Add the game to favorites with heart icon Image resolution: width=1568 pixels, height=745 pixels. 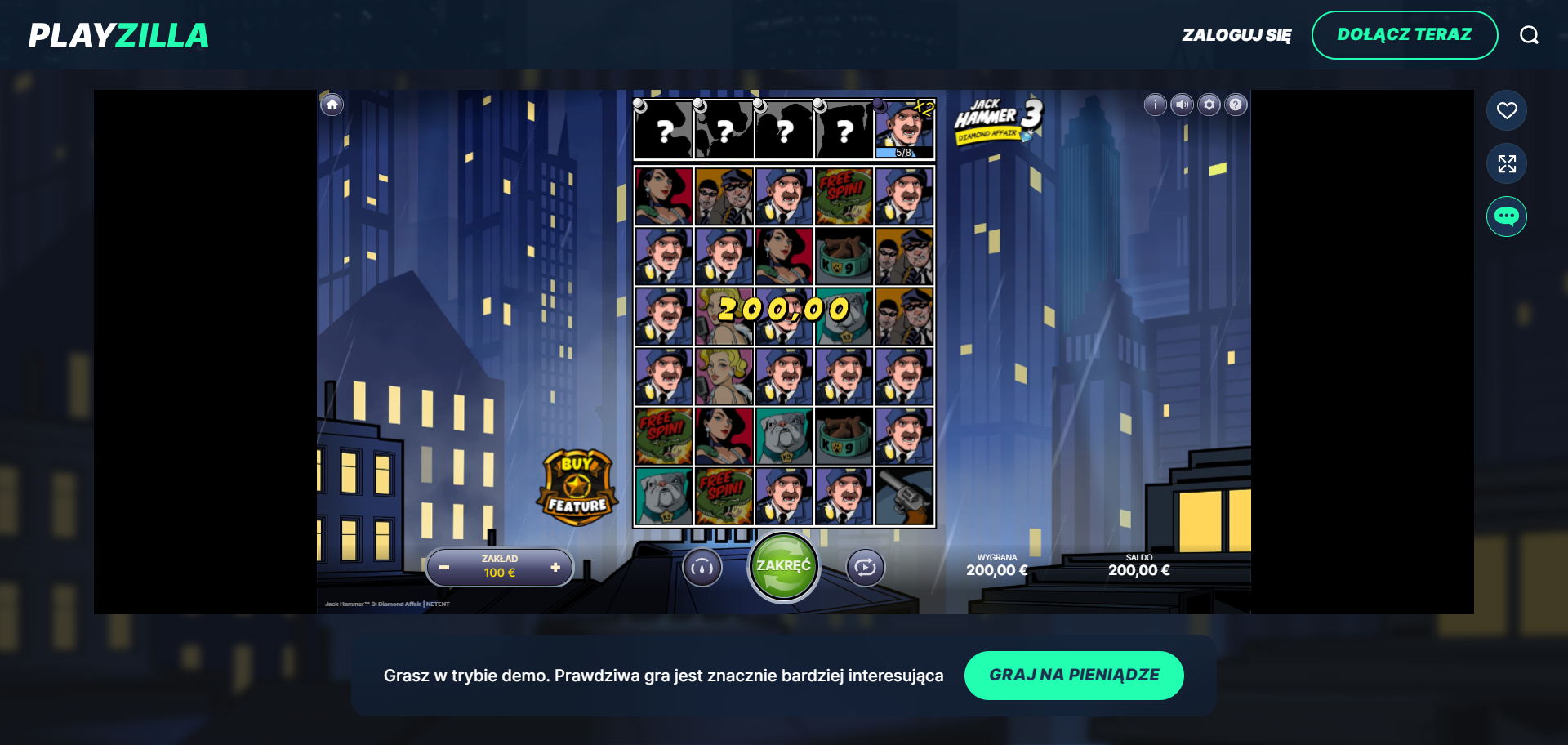coord(1507,109)
